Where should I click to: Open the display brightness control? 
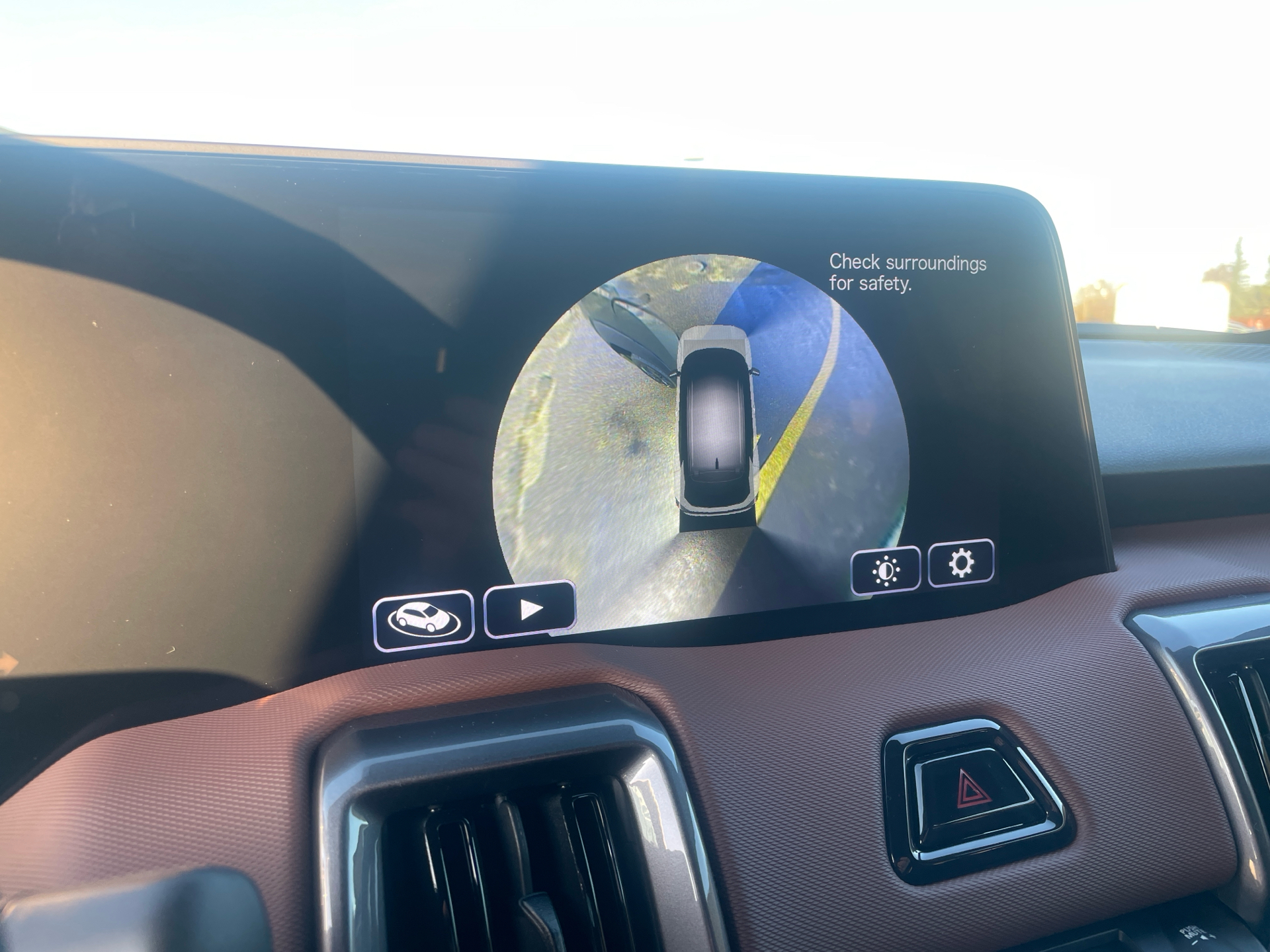[885, 570]
